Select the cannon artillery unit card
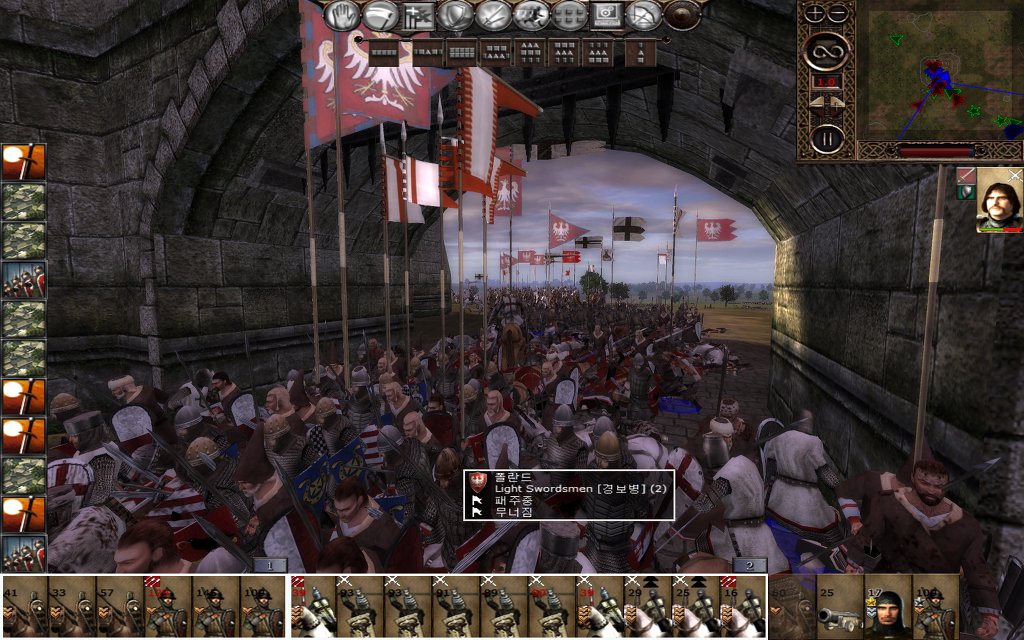1024x640 pixels. (x=840, y=607)
